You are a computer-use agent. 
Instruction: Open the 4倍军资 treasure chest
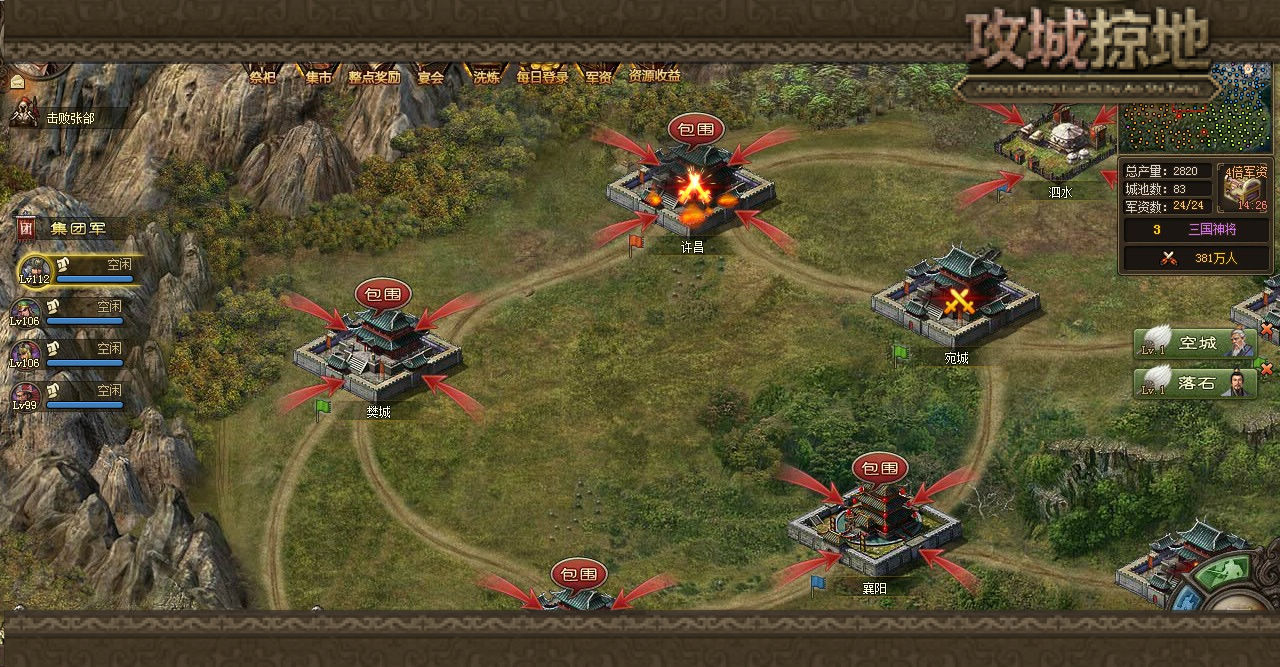(x=1248, y=188)
